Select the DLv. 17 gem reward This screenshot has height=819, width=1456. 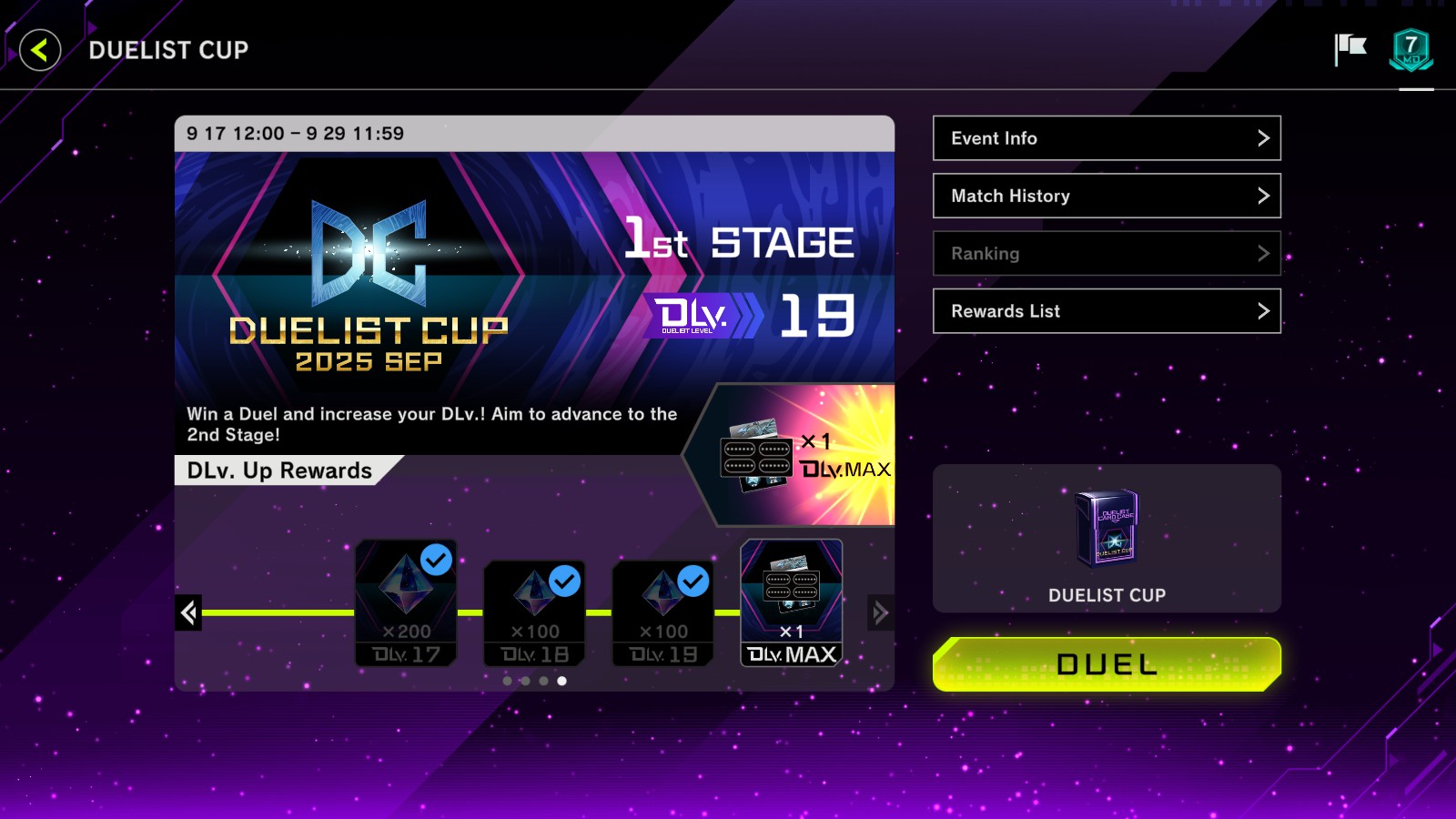(406, 602)
